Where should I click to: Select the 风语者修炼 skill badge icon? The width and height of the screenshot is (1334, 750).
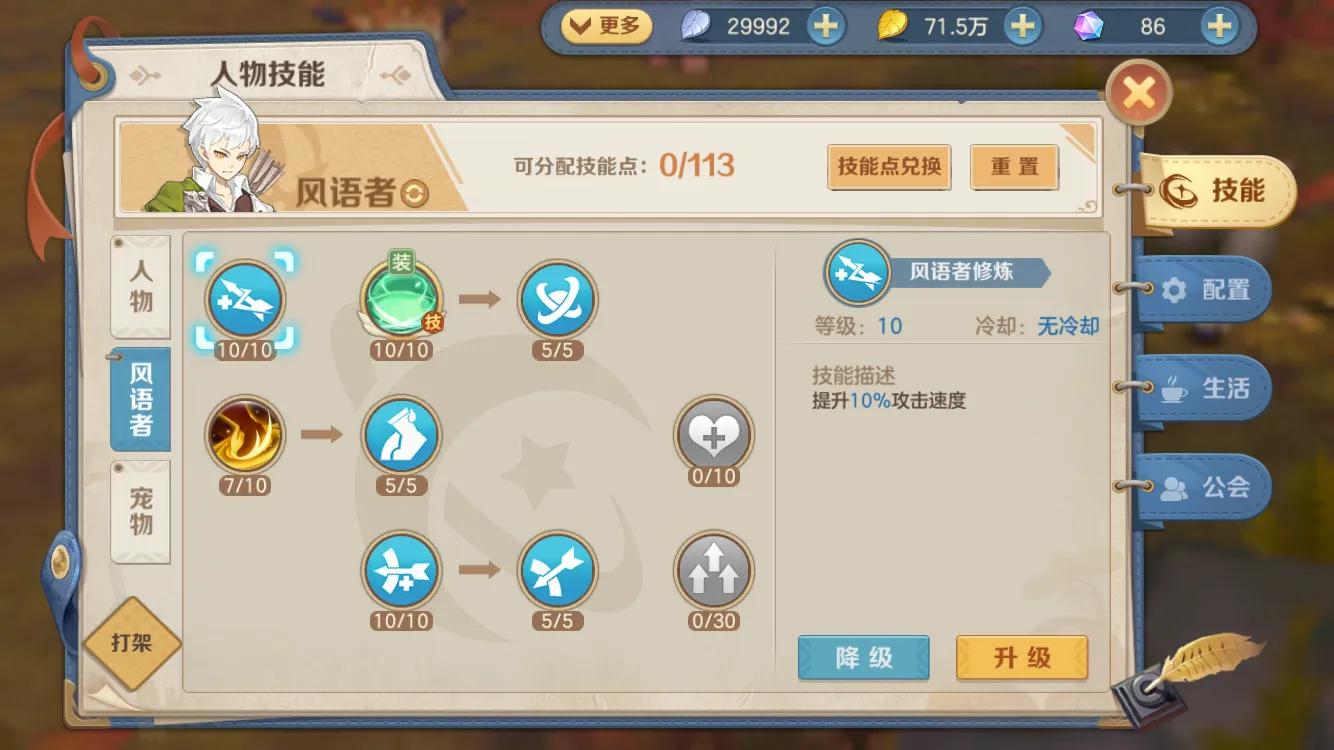click(x=857, y=273)
